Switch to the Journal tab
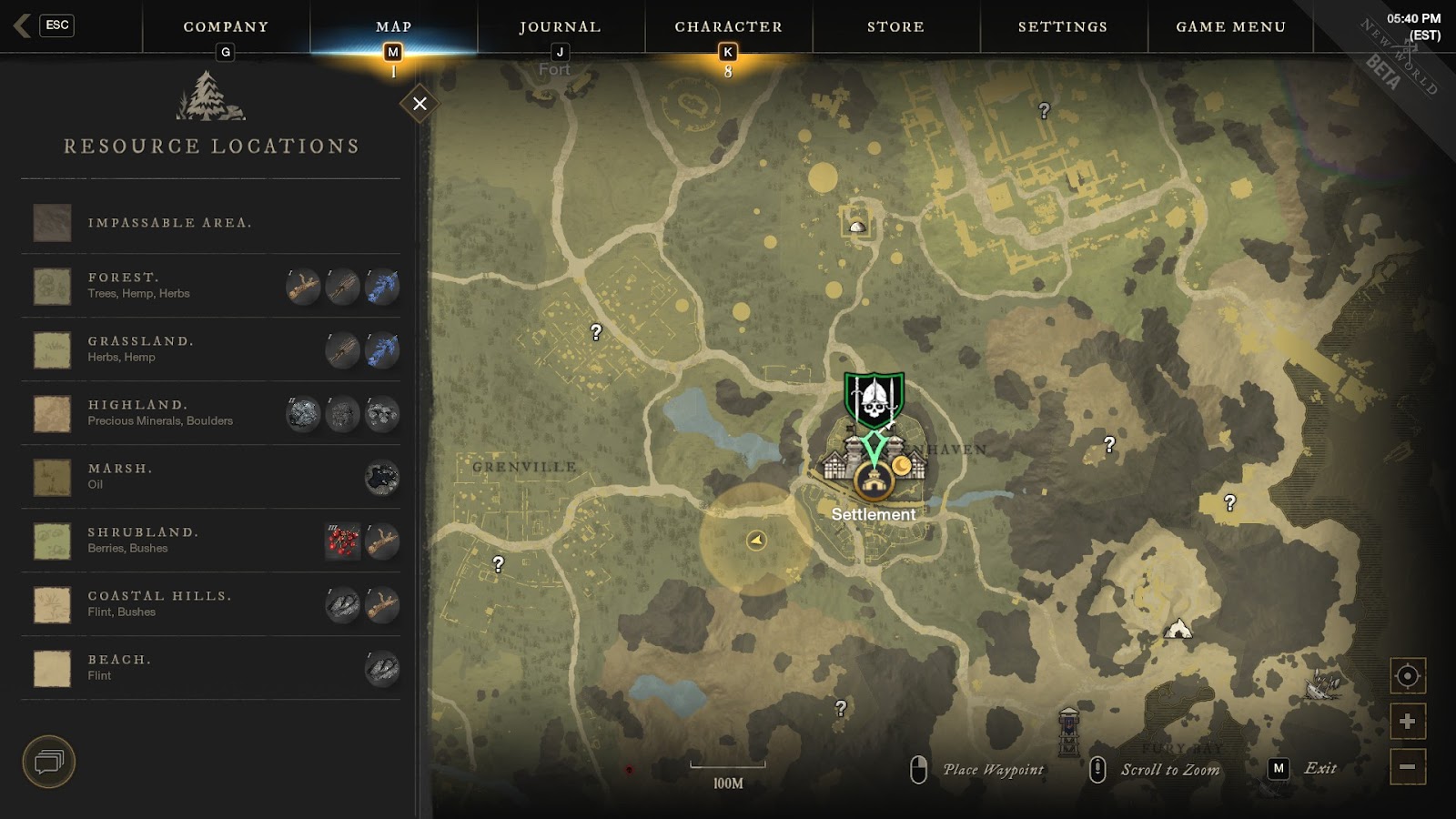 pyautogui.click(x=560, y=27)
